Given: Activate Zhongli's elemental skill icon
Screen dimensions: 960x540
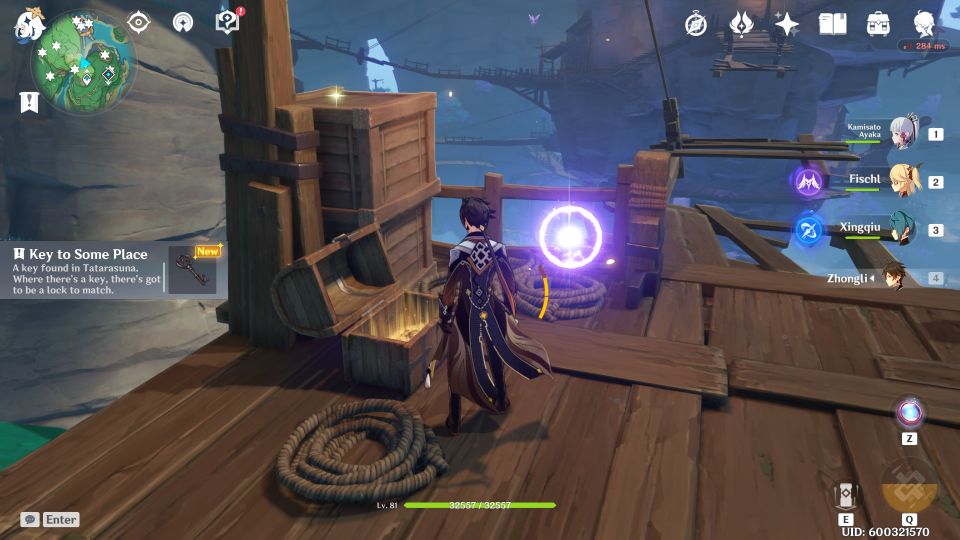Looking at the screenshot, I should click(x=845, y=493).
